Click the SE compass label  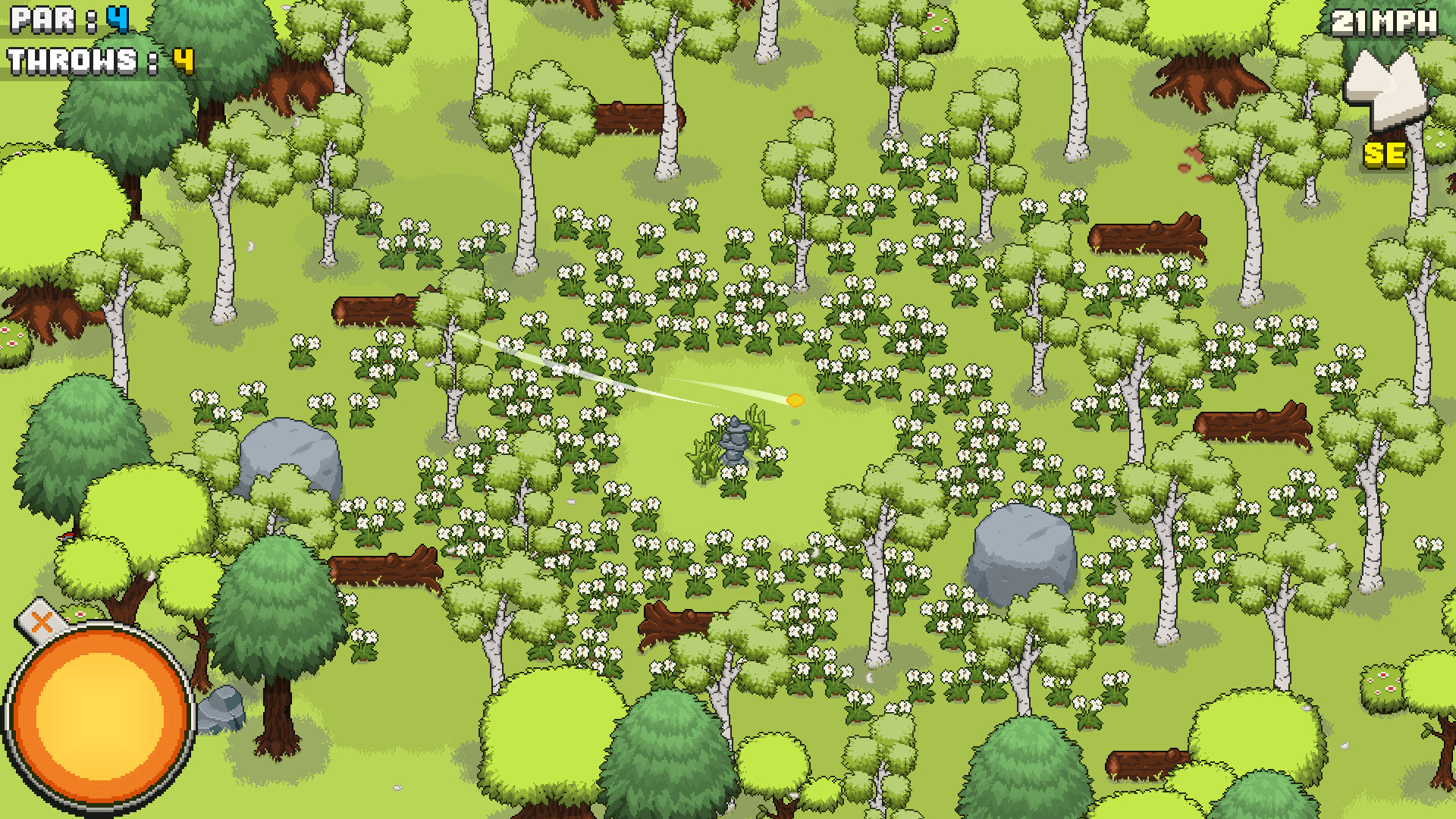pos(1383,155)
